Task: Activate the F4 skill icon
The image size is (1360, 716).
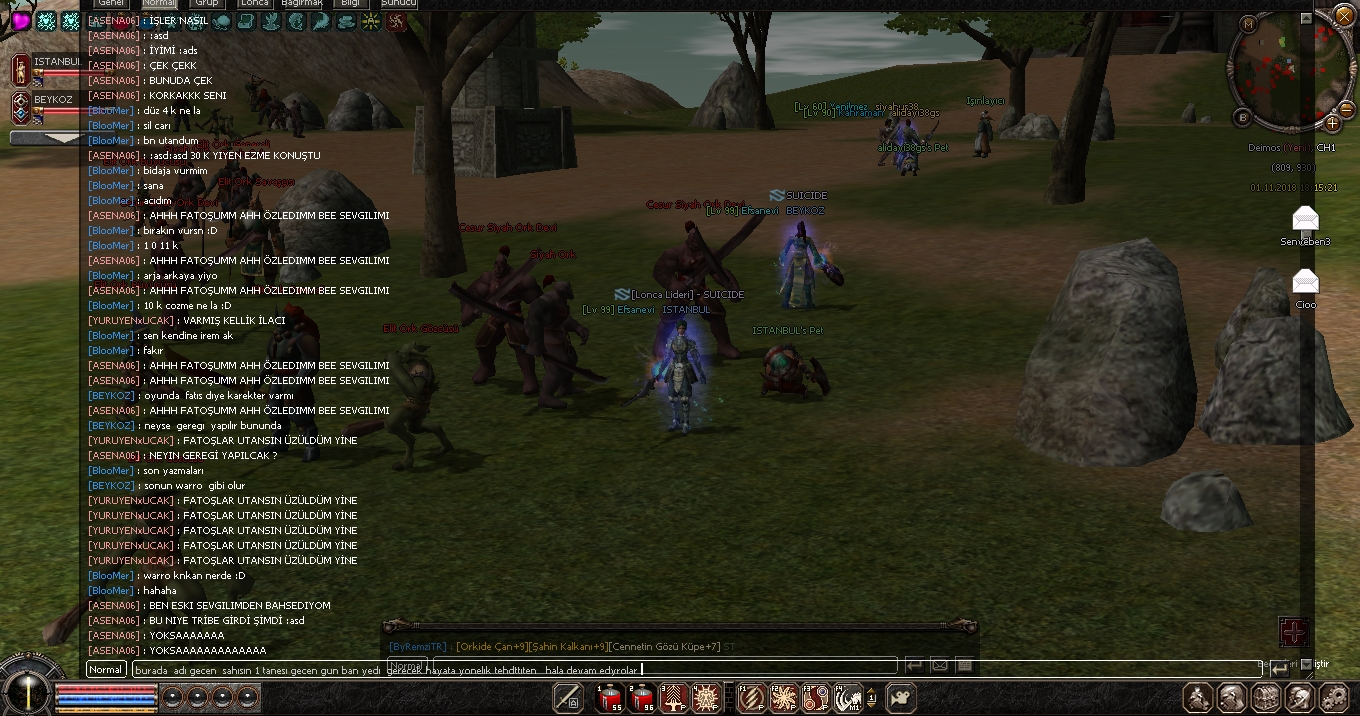Action: coord(848,697)
